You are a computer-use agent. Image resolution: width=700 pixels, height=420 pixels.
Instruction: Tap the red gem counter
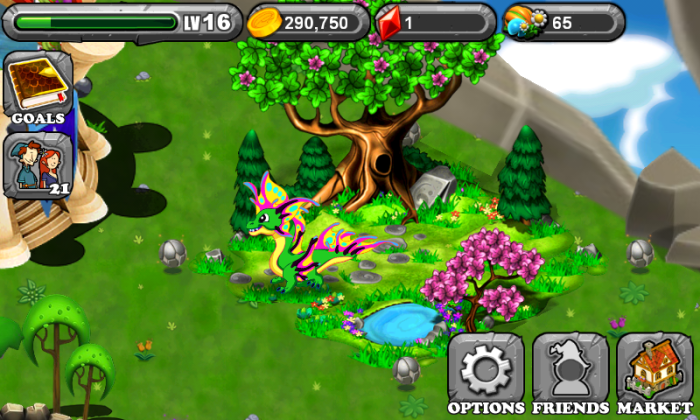tap(433, 21)
